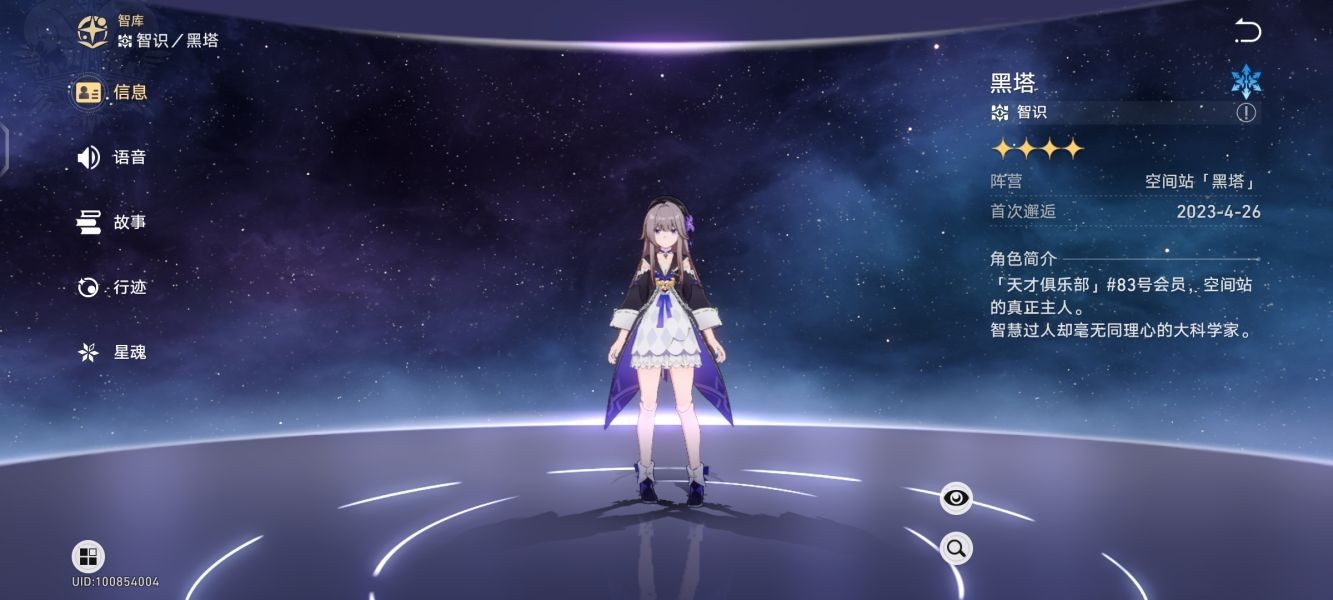Click the magnifying glass zoom button
The width and height of the screenshot is (1333, 600).
pos(956,547)
